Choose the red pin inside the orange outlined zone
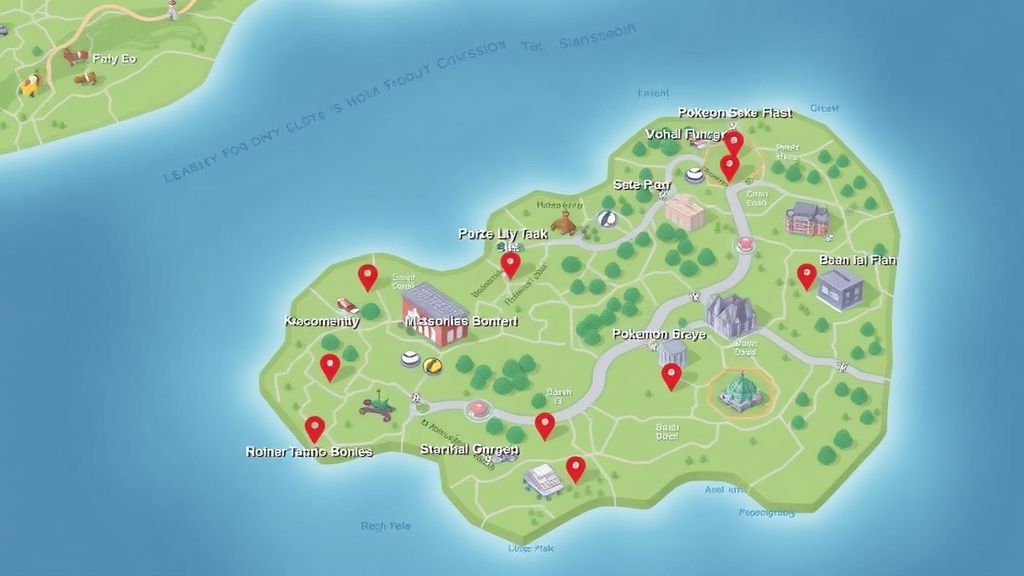The height and width of the screenshot is (576, 1024). 730,166
